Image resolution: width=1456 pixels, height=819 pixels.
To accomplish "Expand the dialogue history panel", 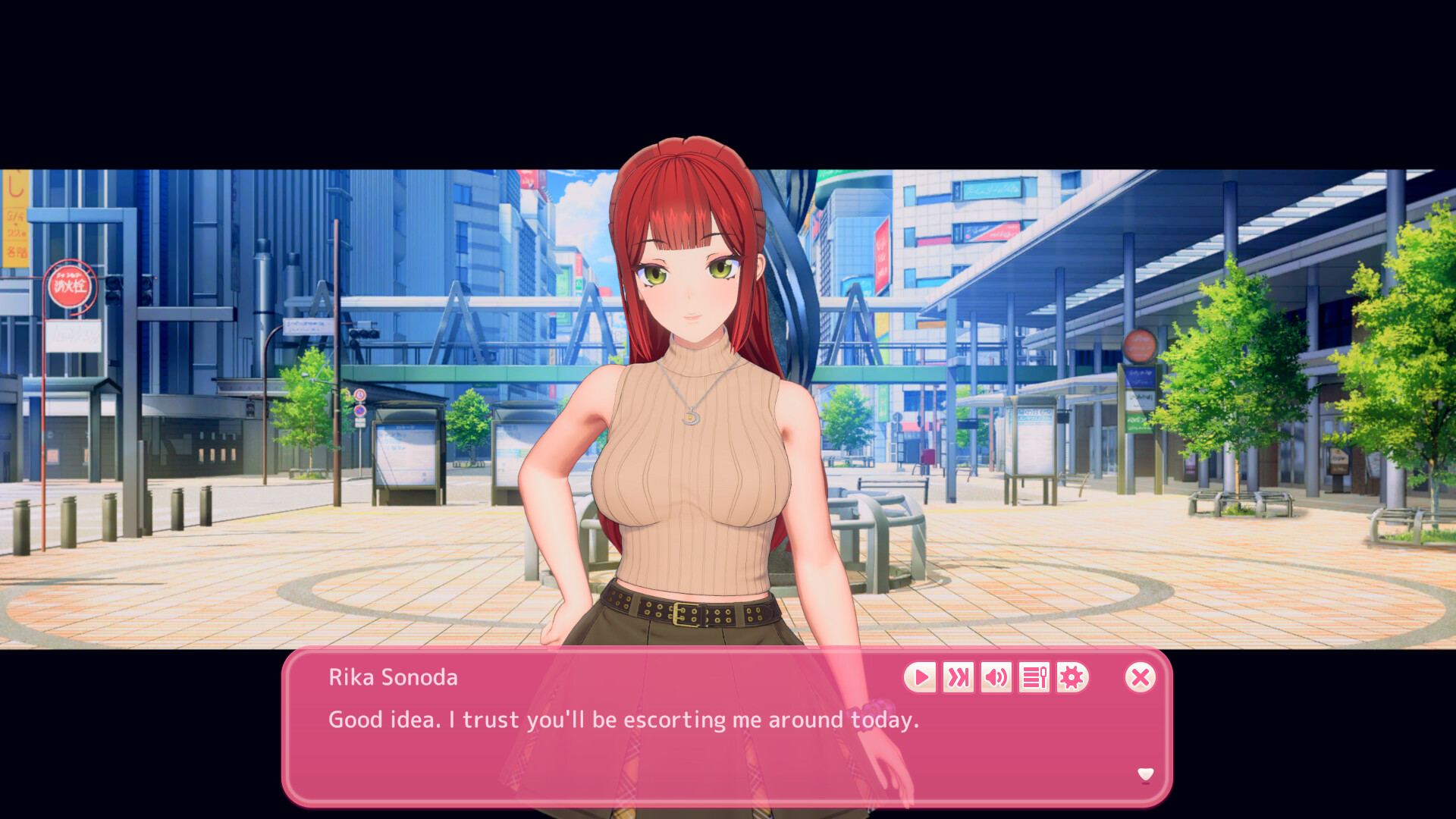I will [1034, 677].
